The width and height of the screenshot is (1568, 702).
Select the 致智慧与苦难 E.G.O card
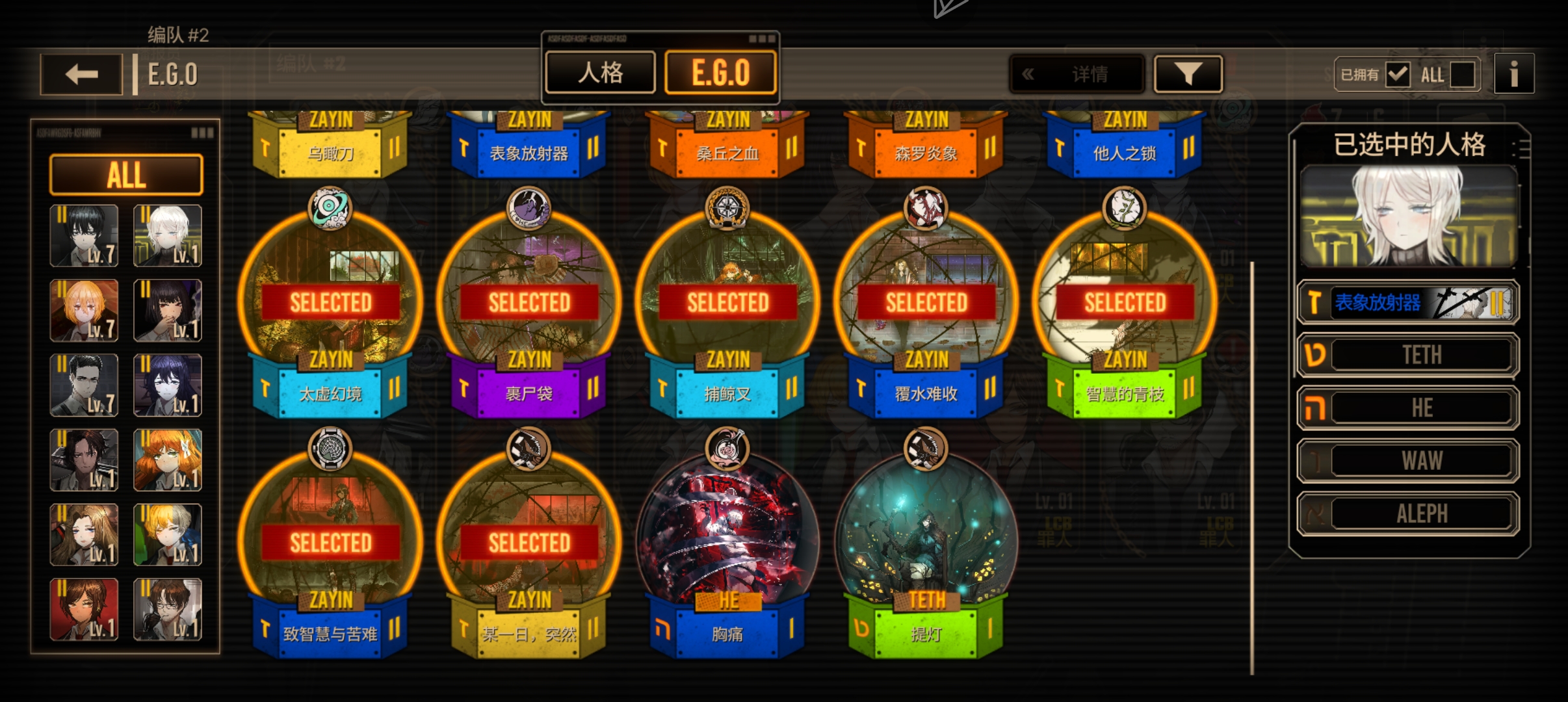tap(331, 546)
